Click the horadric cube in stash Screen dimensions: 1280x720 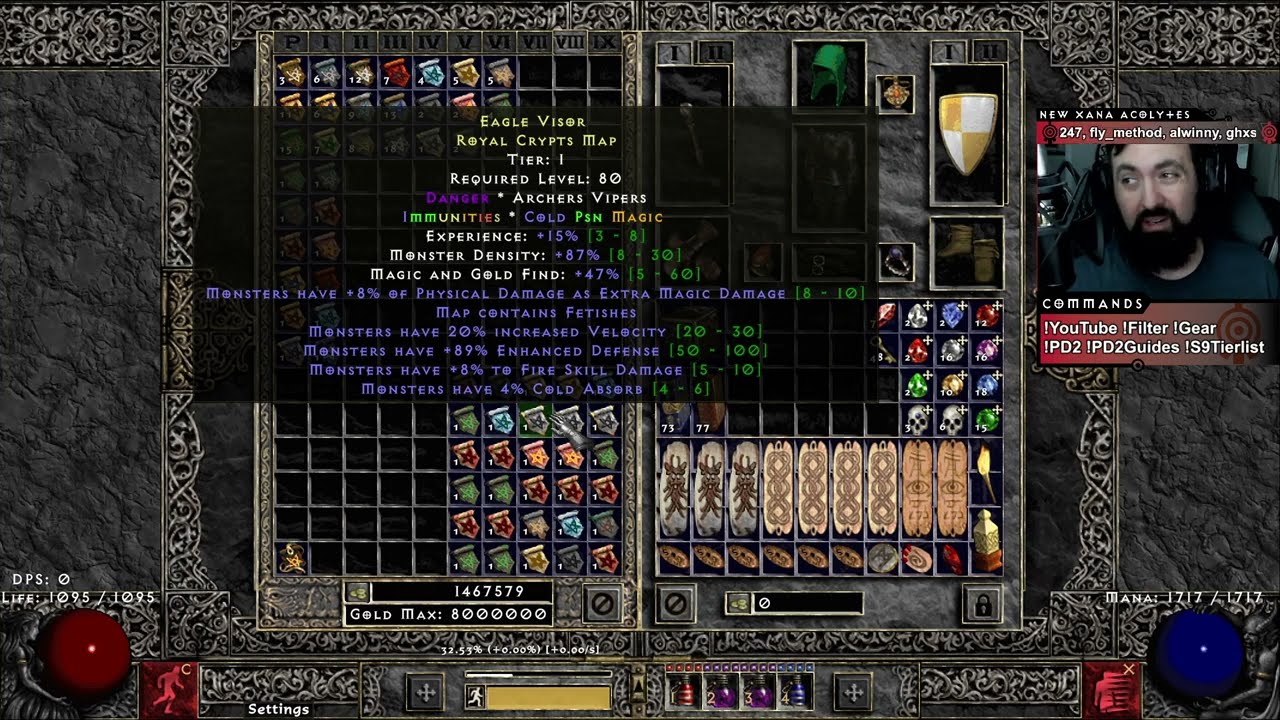pyautogui.click(x=293, y=557)
